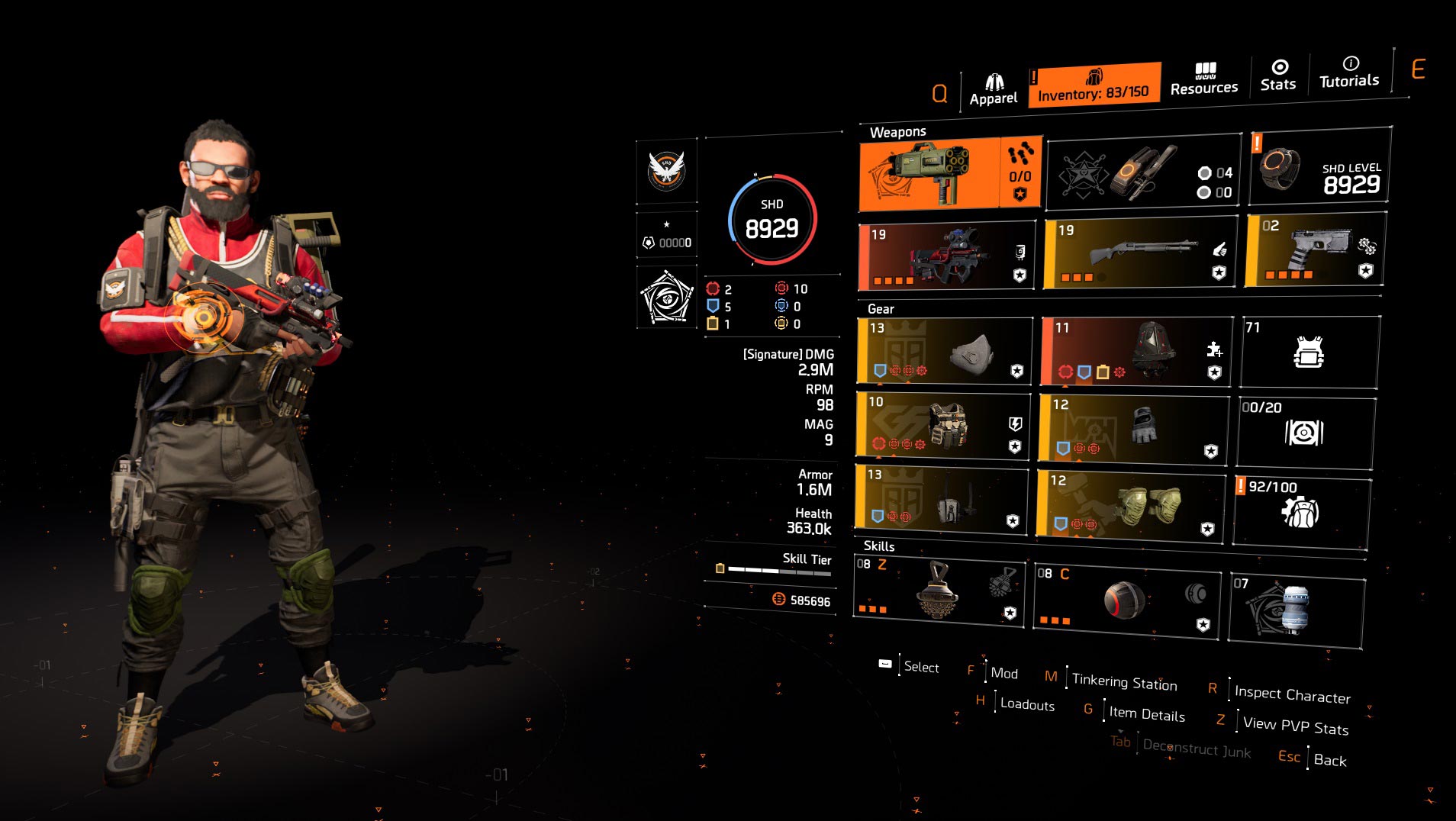Click the SHD eagle emblem icon
The width and height of the screenshot is (1456, 821).
click(666, 170)
